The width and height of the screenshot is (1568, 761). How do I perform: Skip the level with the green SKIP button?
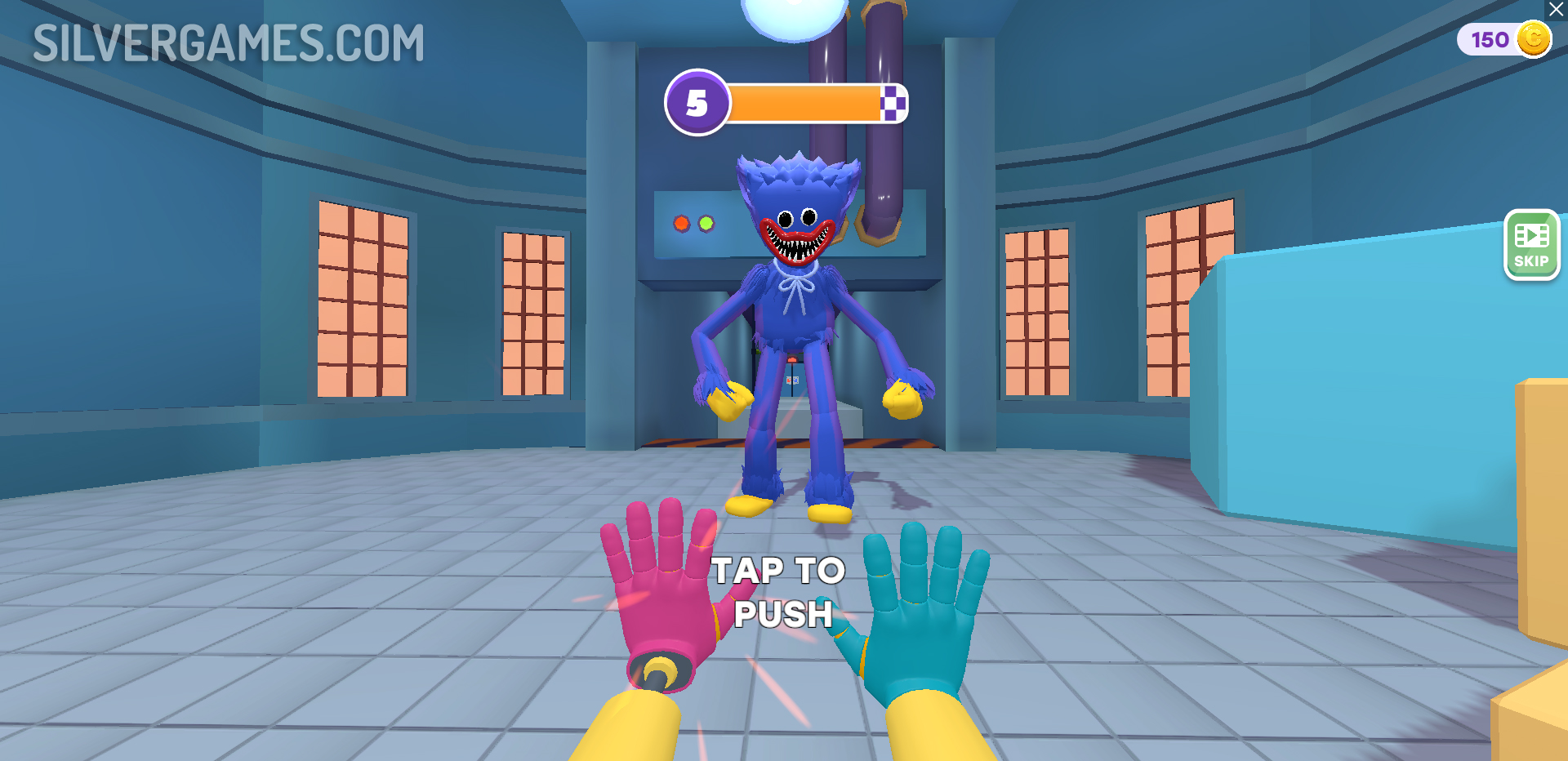[x=1531, y=245]
